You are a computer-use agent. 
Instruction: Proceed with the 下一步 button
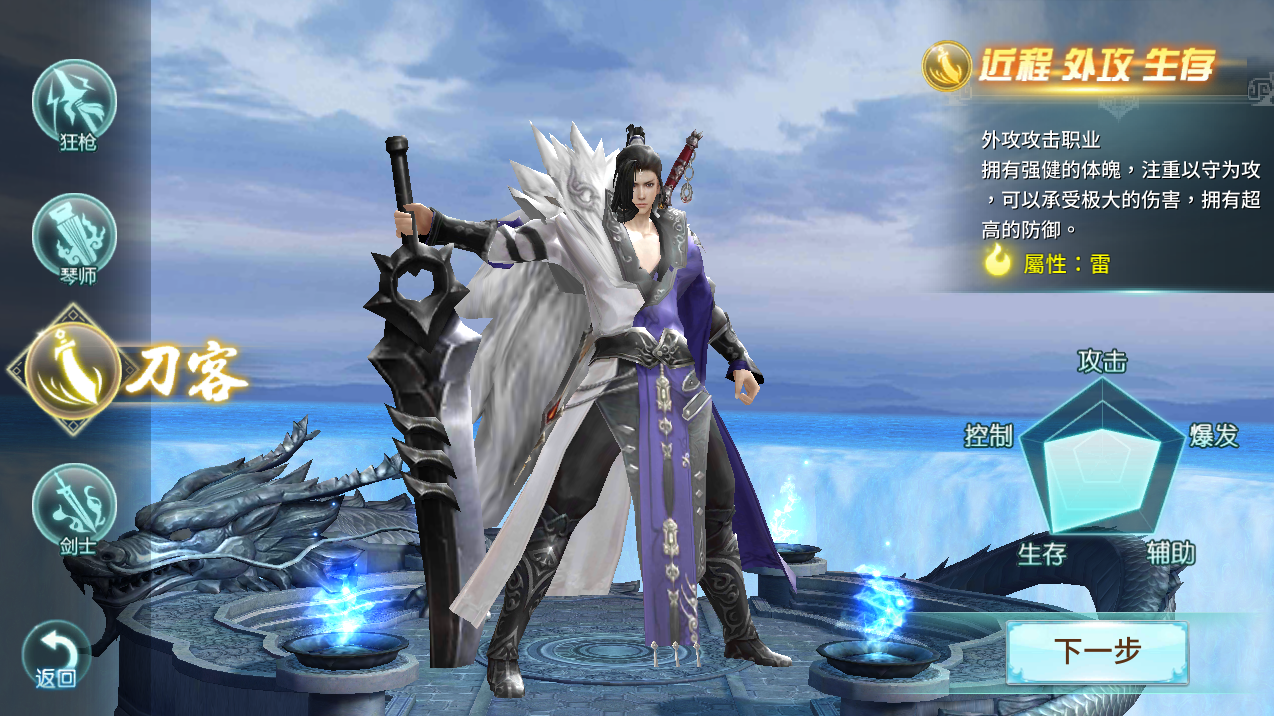pos(1097,652)
